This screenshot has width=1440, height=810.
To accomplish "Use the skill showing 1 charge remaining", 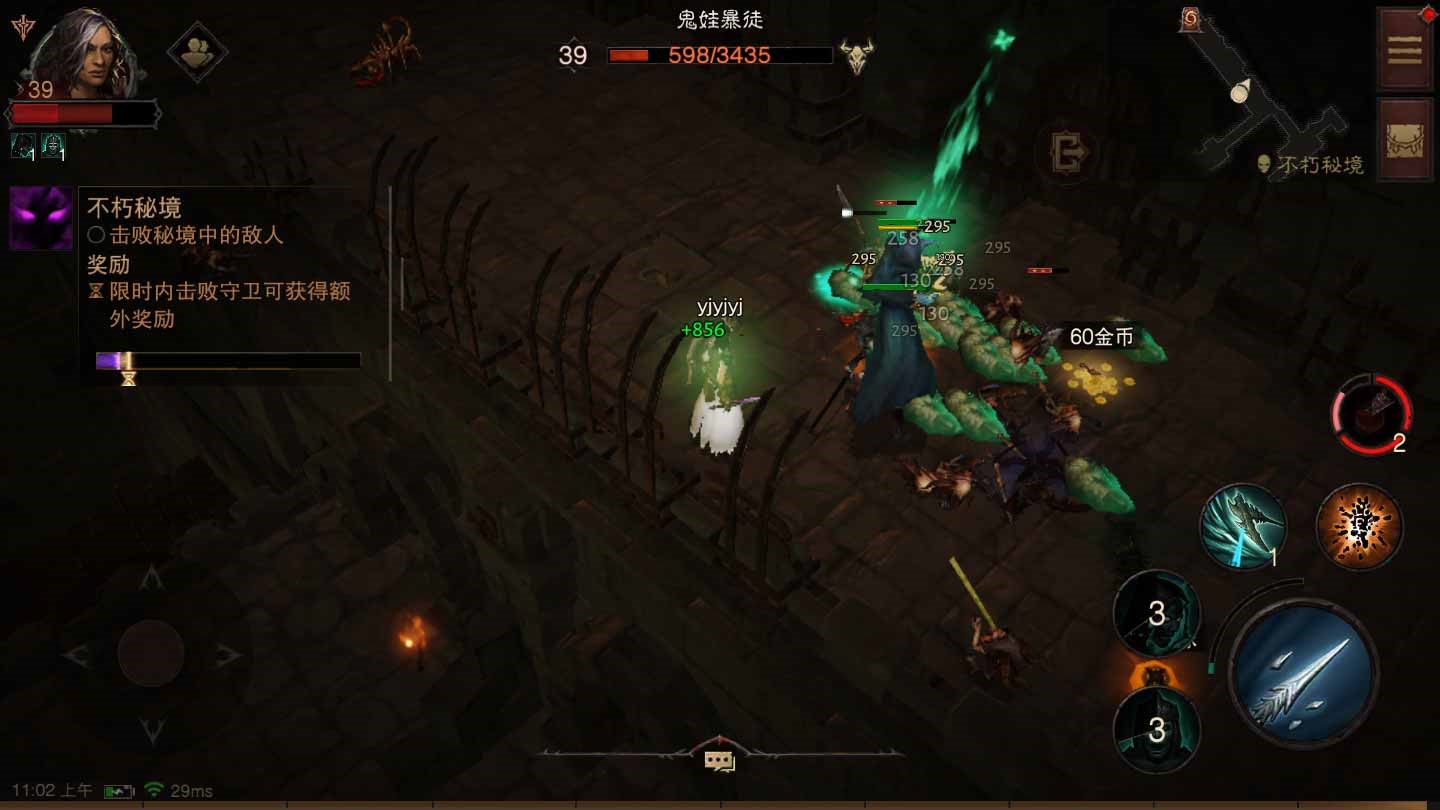I will [1243, 527].
